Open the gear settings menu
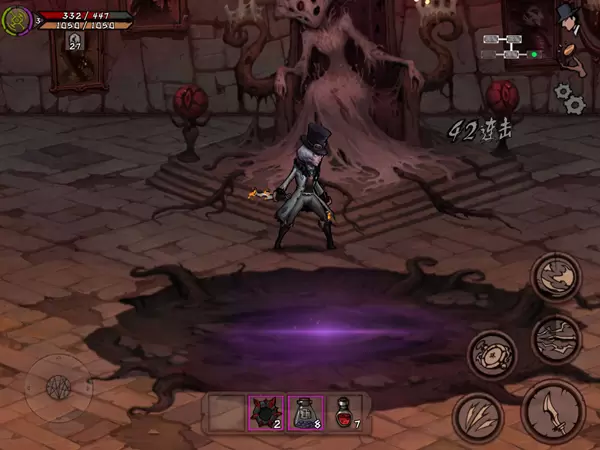This screenshot has height=450, width=600. tap(569, 96)
